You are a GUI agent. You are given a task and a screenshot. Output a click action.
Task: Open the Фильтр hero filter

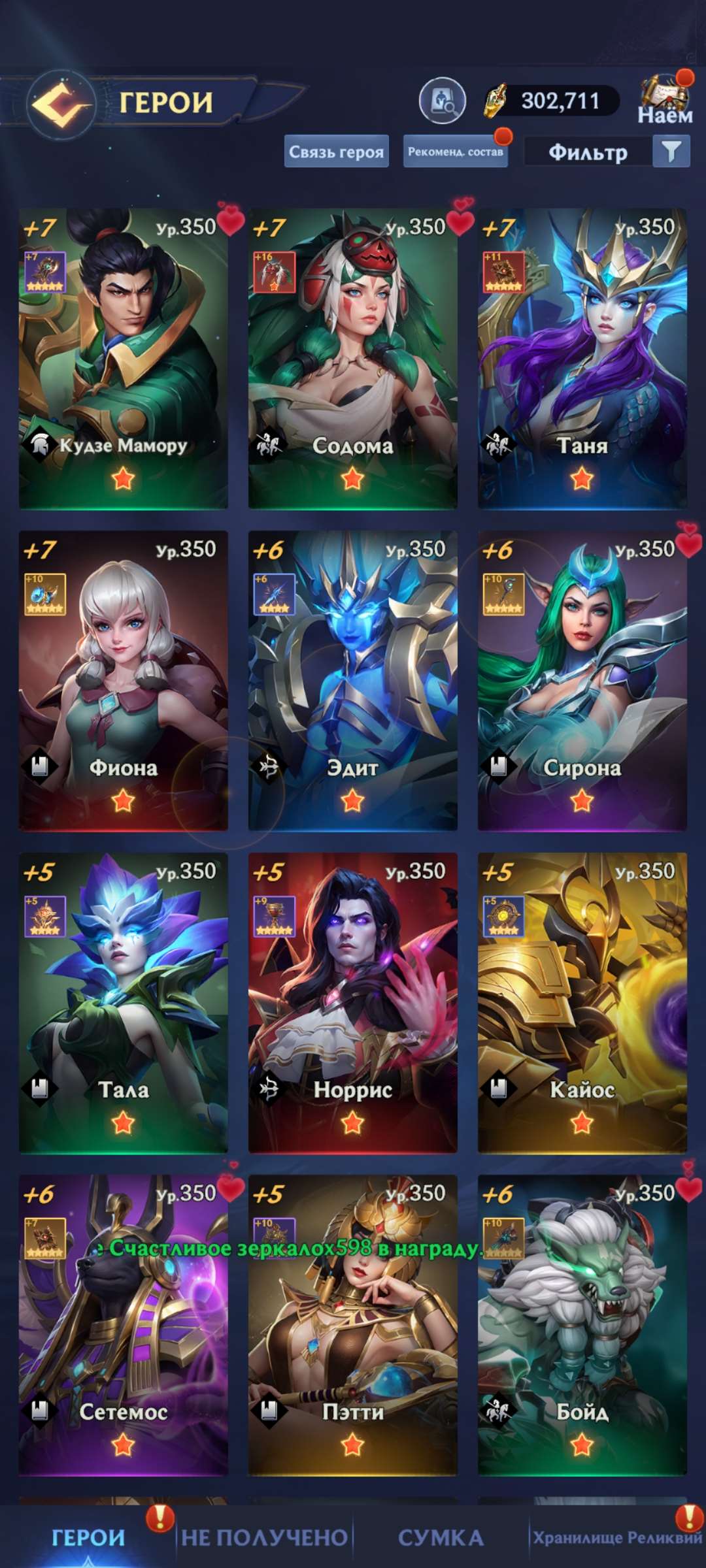(x=607, y=152)
